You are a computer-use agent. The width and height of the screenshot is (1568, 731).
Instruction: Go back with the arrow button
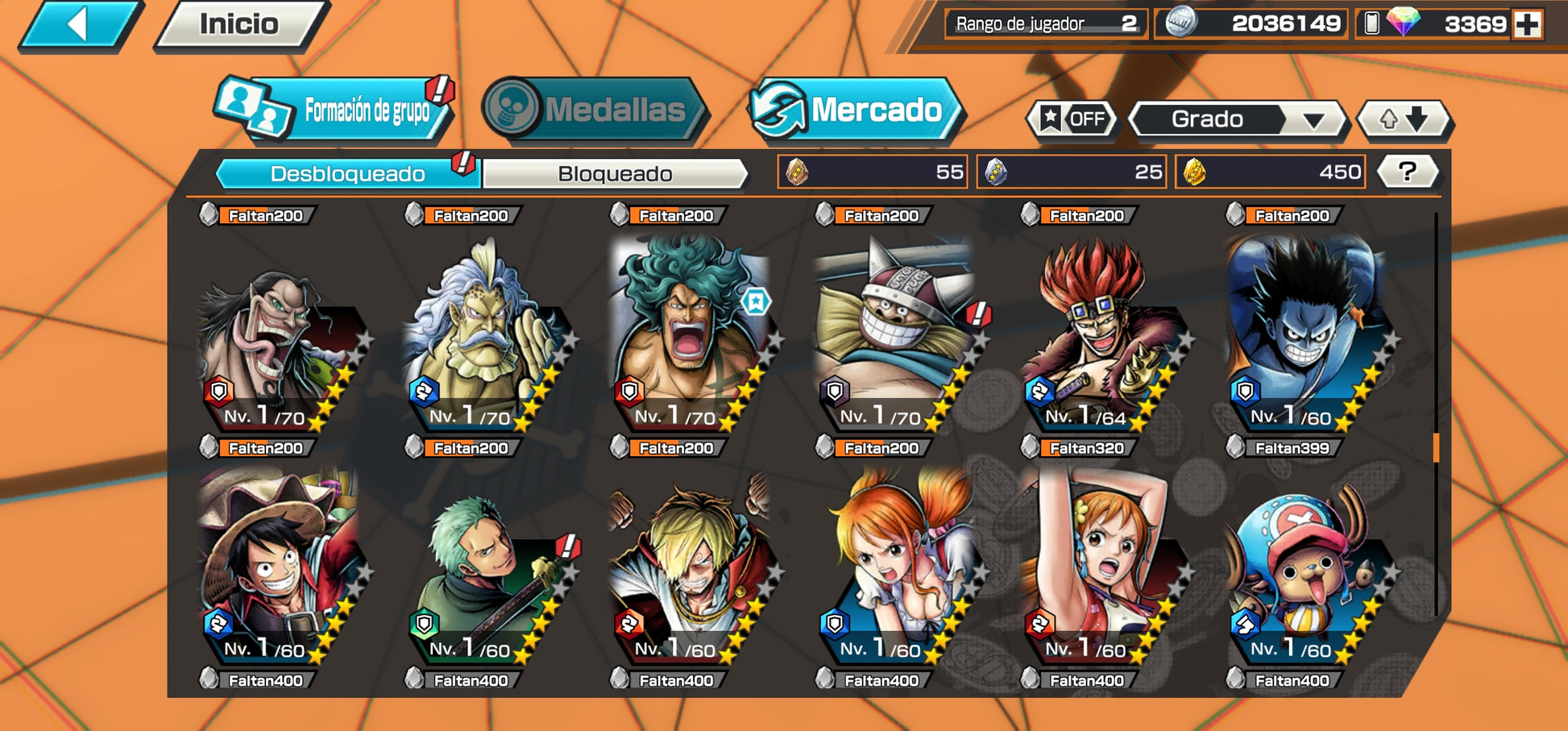tap(79, 24)
